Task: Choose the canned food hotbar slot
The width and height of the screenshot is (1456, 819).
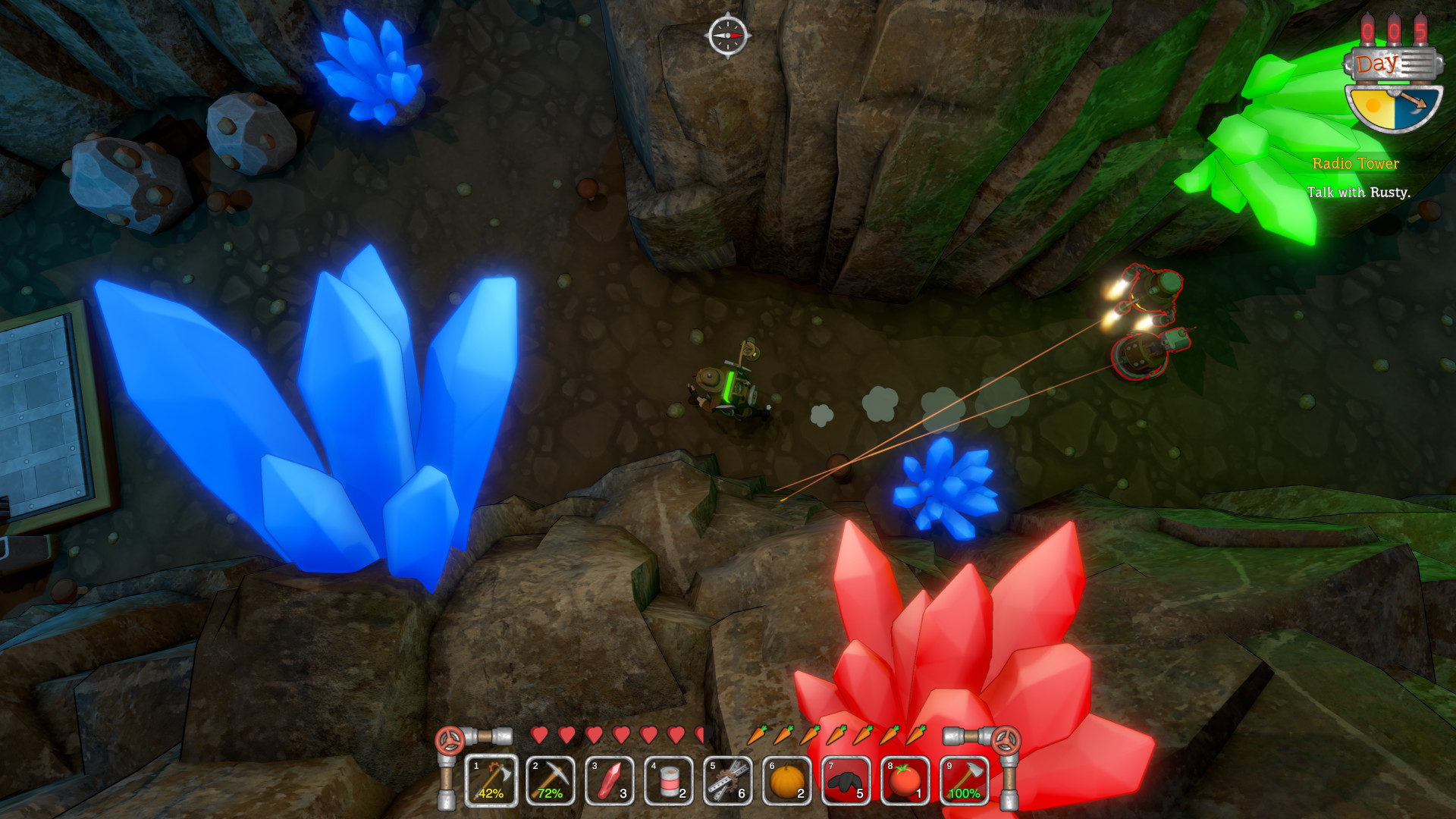Action: (669, 780)
